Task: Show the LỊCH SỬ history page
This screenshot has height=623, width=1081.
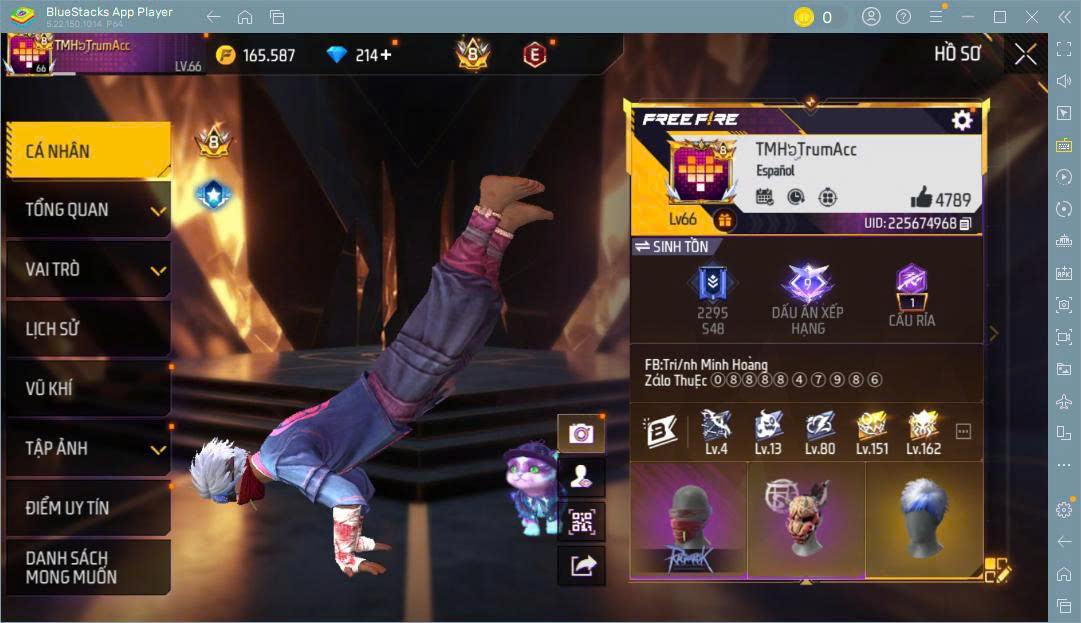Action: (x=88, y=328)
